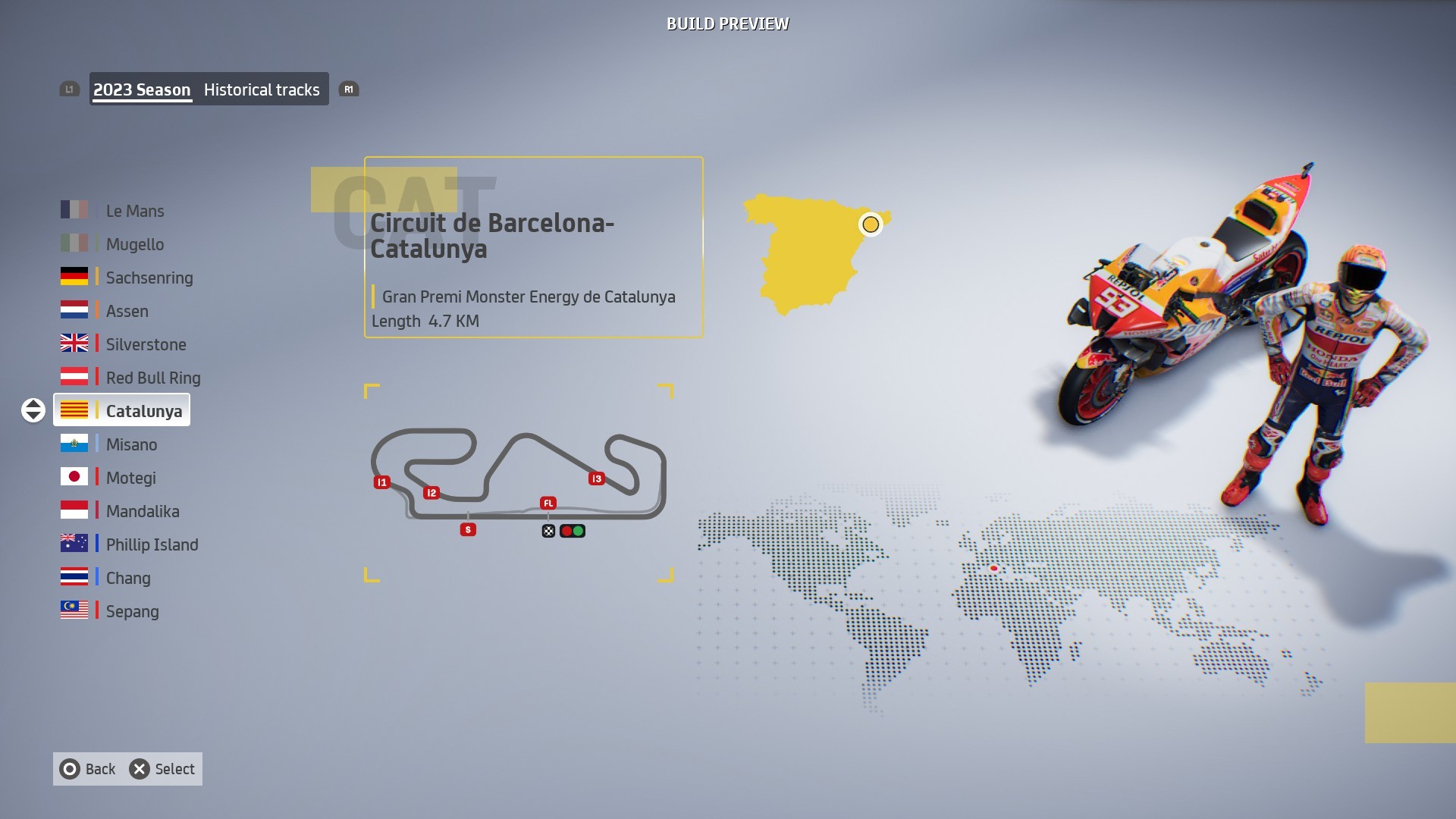This screenshot has width=1456, height=819.
Task: Go back using the Back button
Action: (x=88, y=769)
